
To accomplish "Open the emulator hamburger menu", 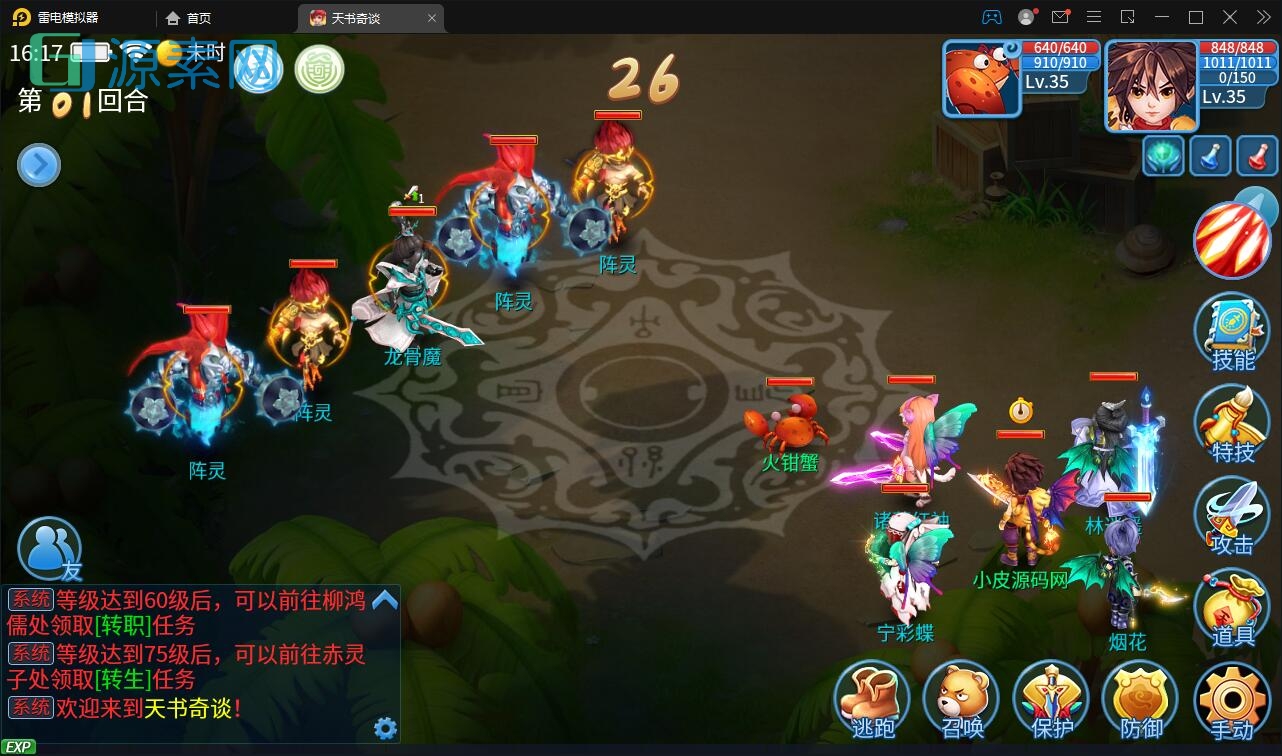I will [1094, 17].
